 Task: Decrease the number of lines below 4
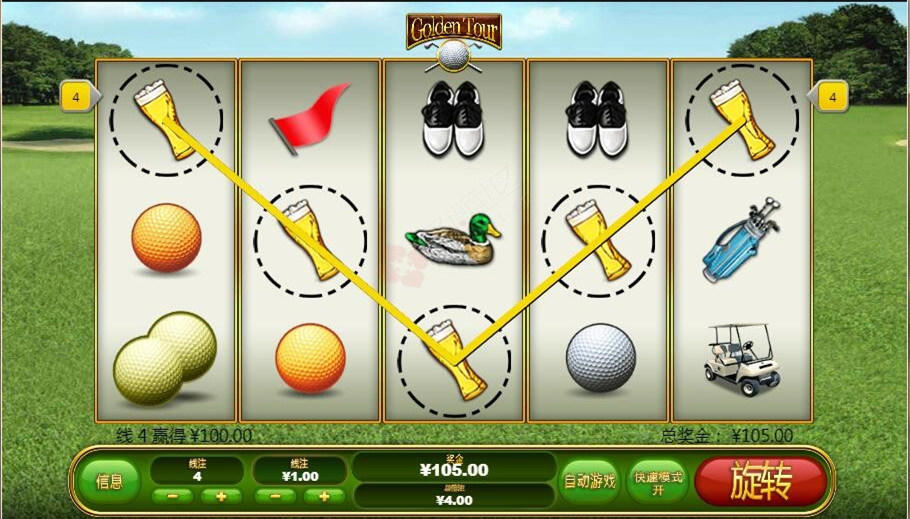pos(173,496)
